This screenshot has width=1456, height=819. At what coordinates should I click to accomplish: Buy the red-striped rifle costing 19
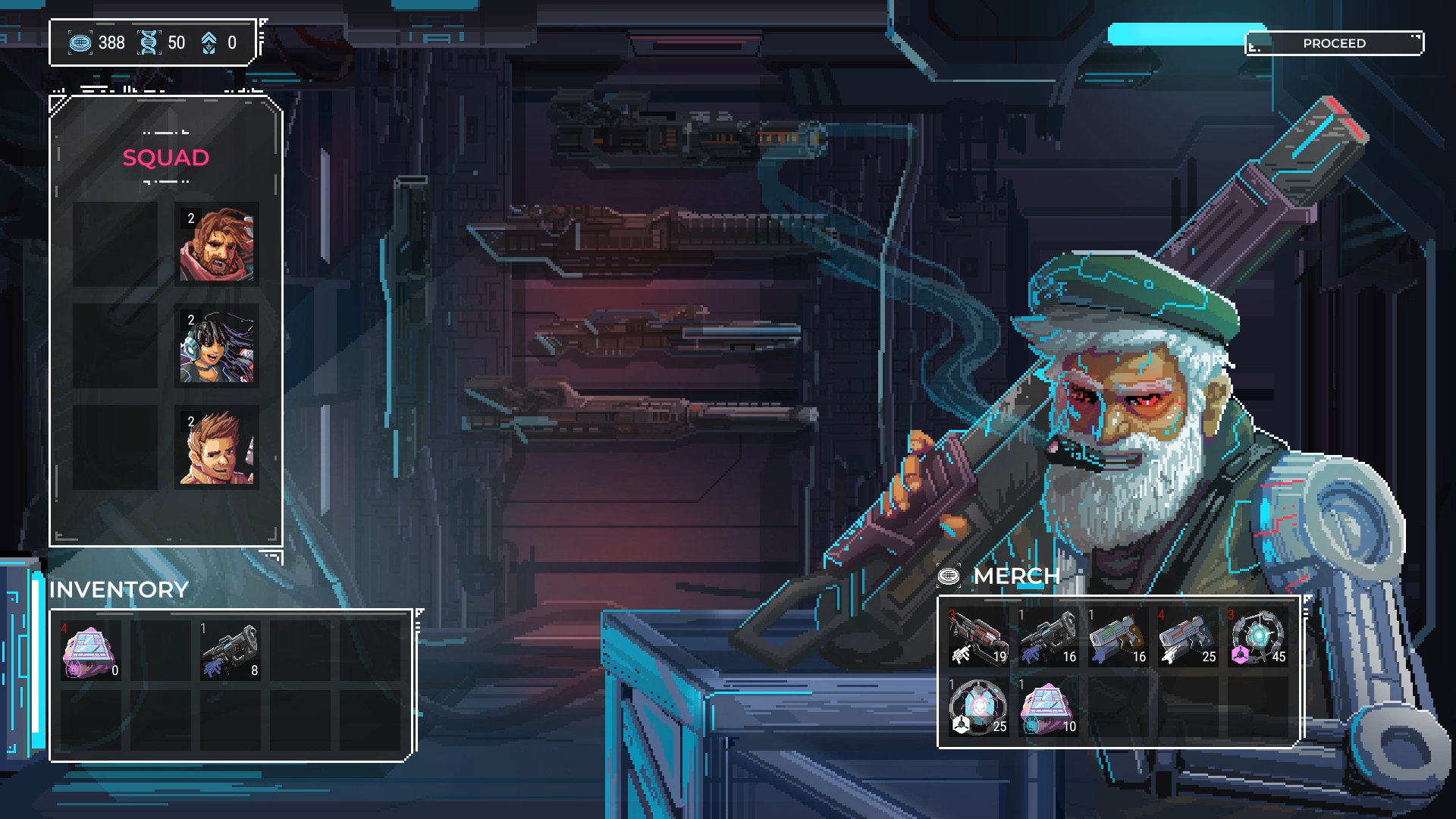coord(978,638)
